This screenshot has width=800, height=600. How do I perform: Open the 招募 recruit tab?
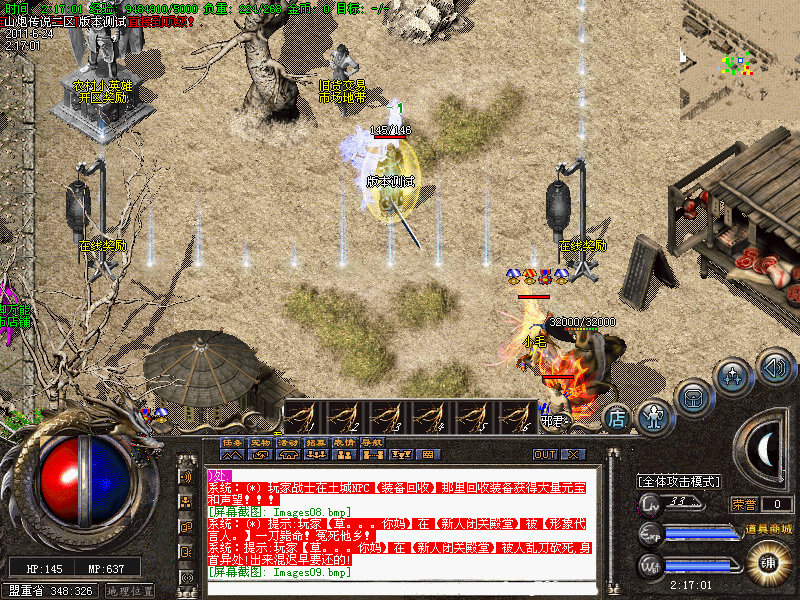[316, 441]
